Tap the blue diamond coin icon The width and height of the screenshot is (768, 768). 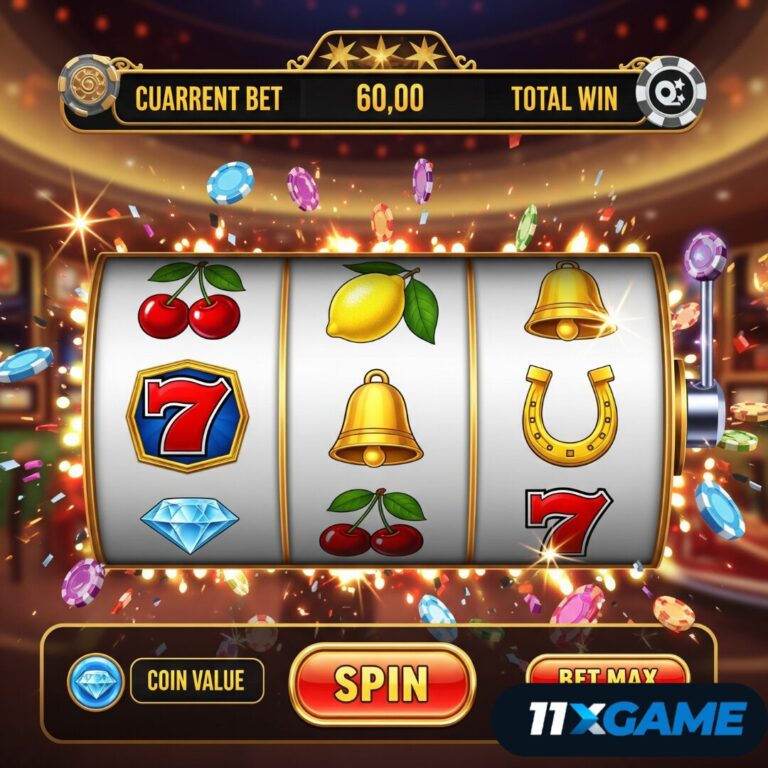pos(95,682)
